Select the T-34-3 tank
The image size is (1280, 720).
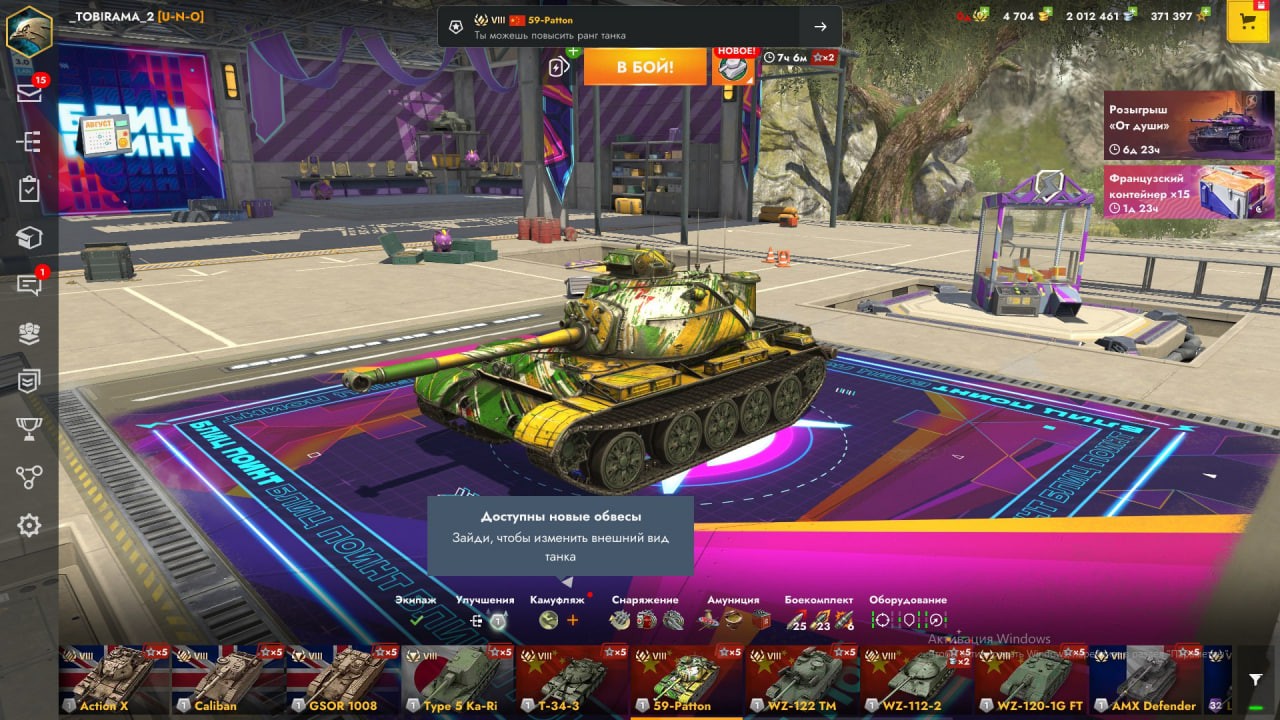(572, 680)
